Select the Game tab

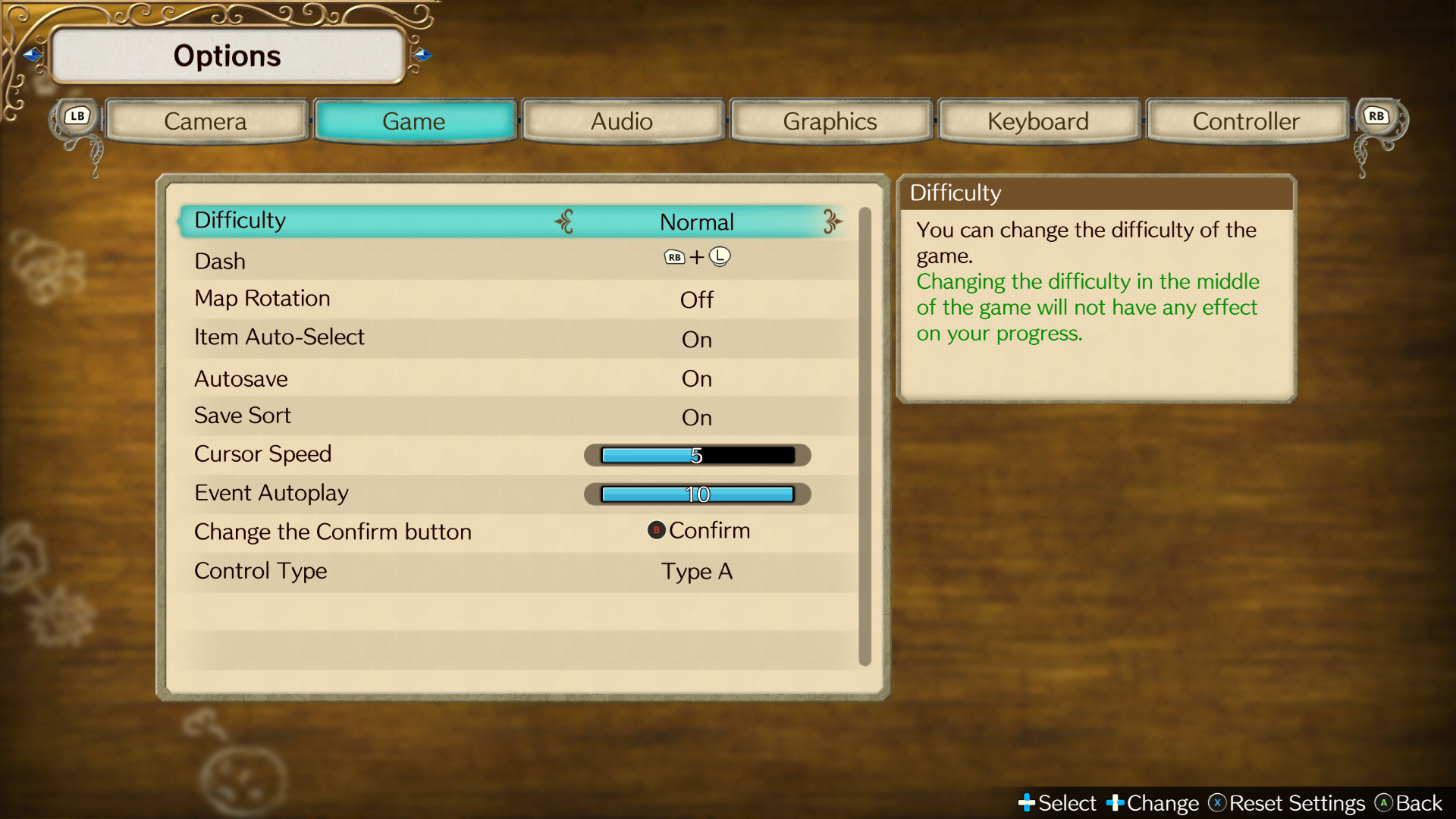[414, 121]
